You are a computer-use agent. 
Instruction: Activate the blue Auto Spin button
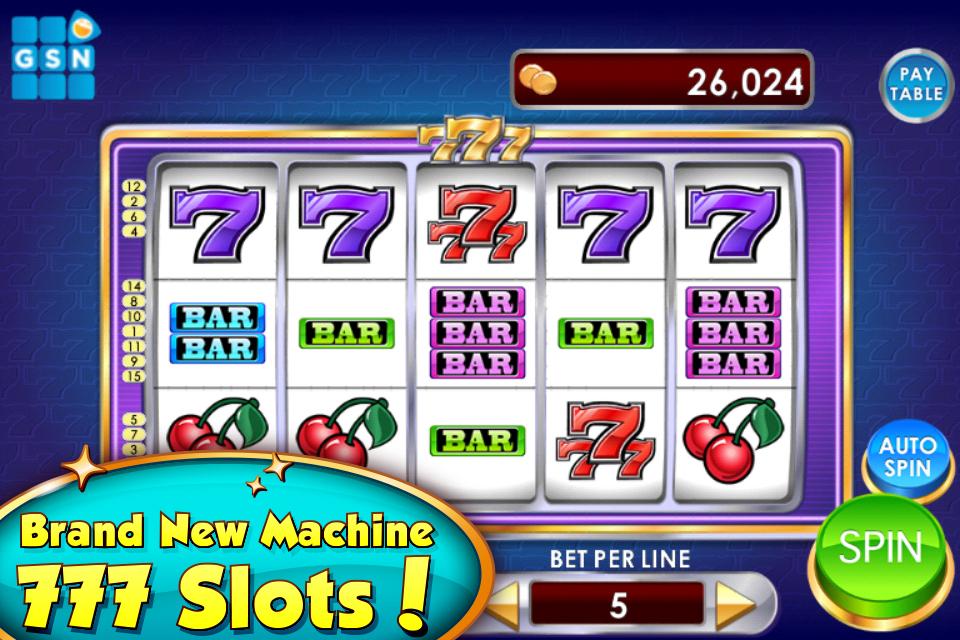[x=909, y=457]
